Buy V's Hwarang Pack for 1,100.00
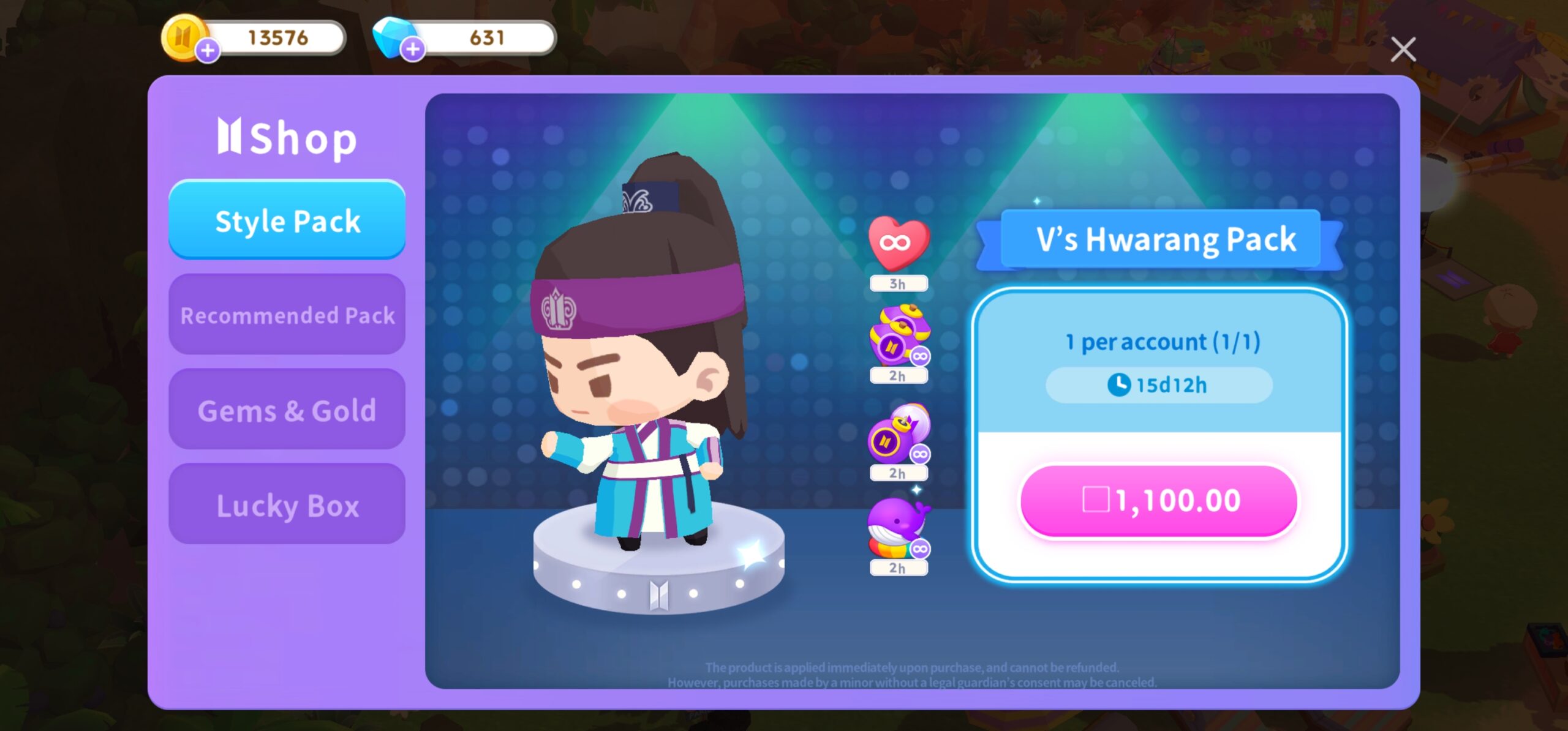Viewport: 1568px width, 731px height. (x=1159, y=501)
